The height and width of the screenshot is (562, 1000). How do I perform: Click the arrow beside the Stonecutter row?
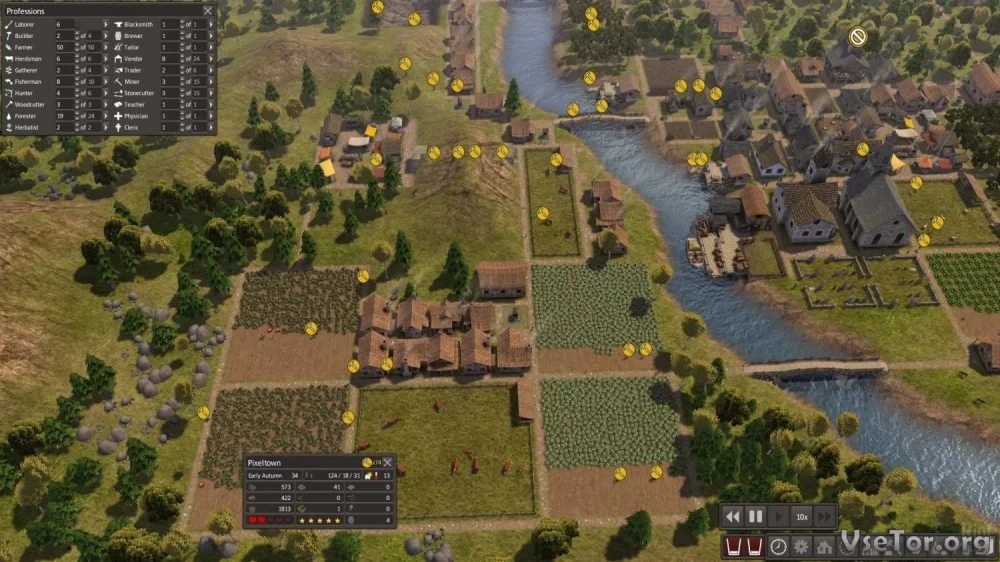pyautogui.click(x=209, y=93)
